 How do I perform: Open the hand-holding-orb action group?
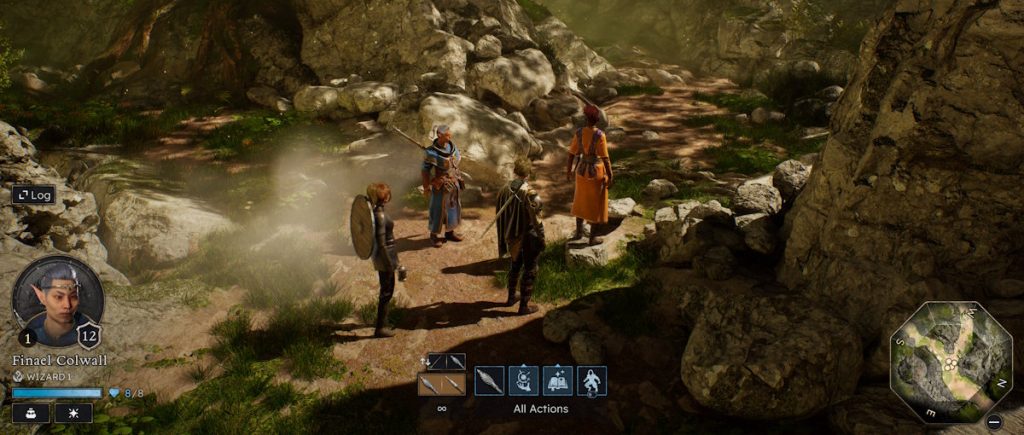tap(524, 381)
